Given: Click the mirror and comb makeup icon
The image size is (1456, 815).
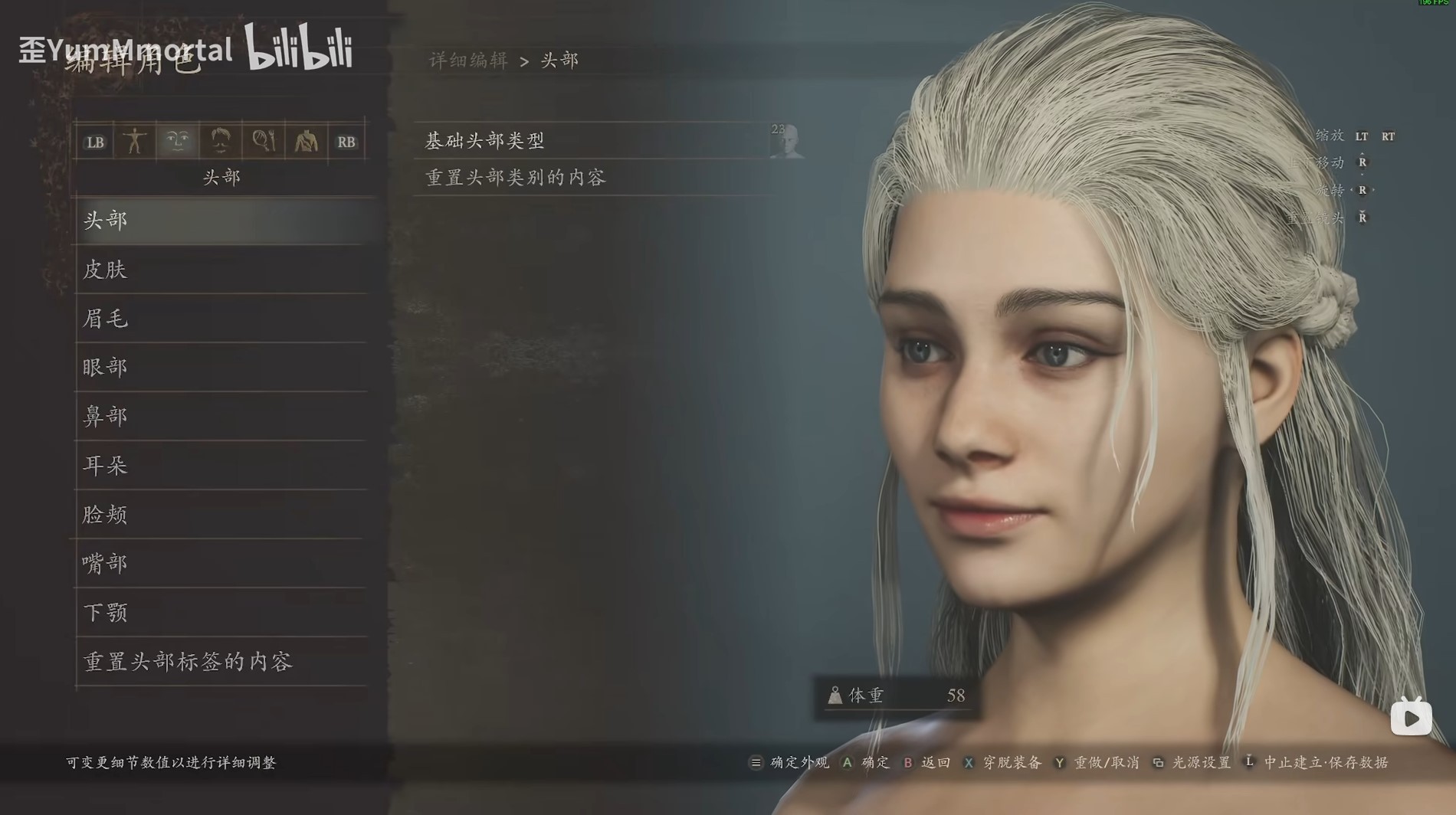Looking at the screenshot, I should pyautogui.click(x=262, y=141).
